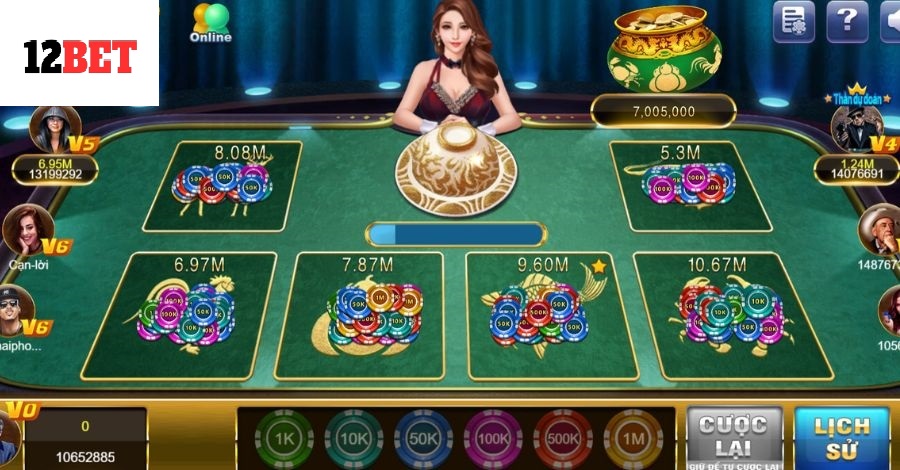
Task: Open the document list icon
Action: tap(794, 21)
